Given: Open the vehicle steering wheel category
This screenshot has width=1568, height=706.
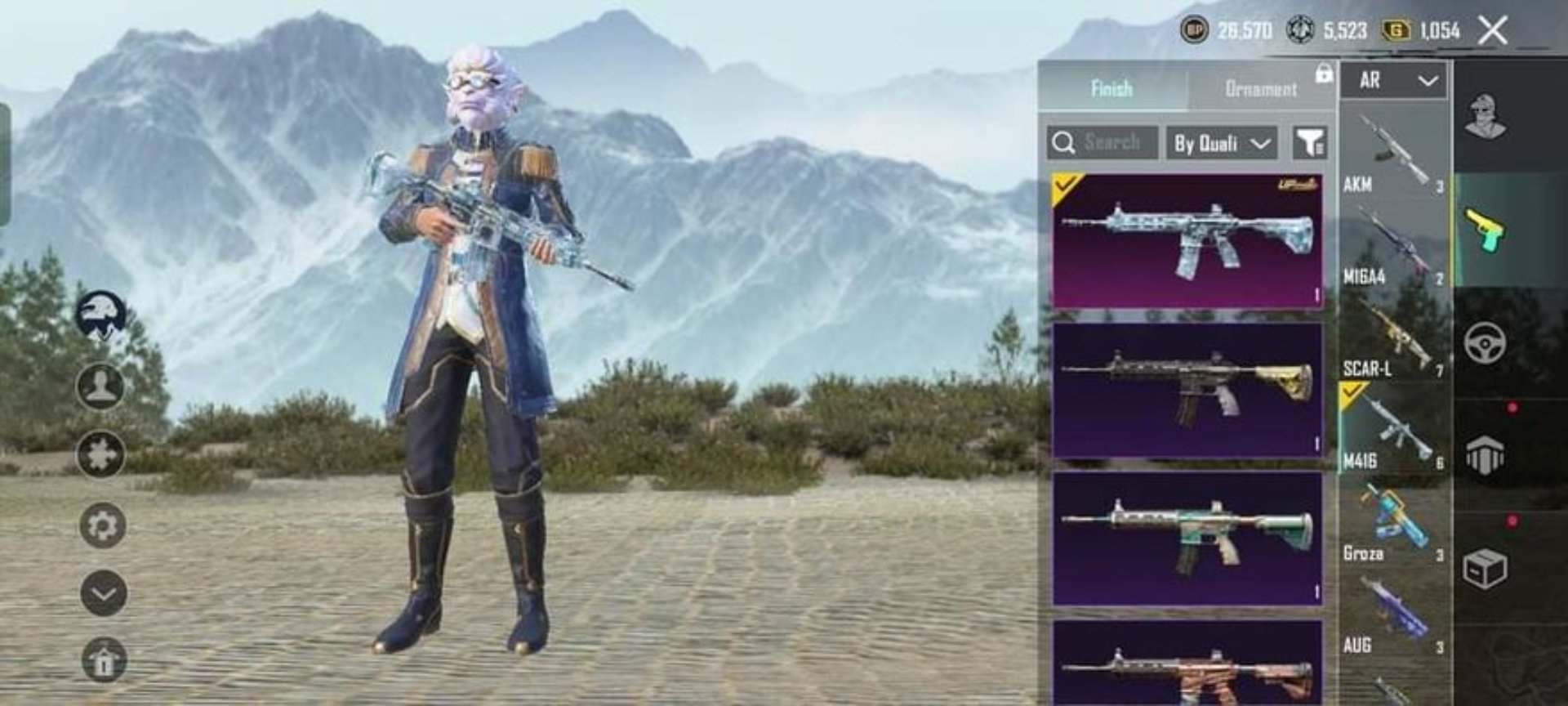Looking at the screenshot, I should (1485, 342).
